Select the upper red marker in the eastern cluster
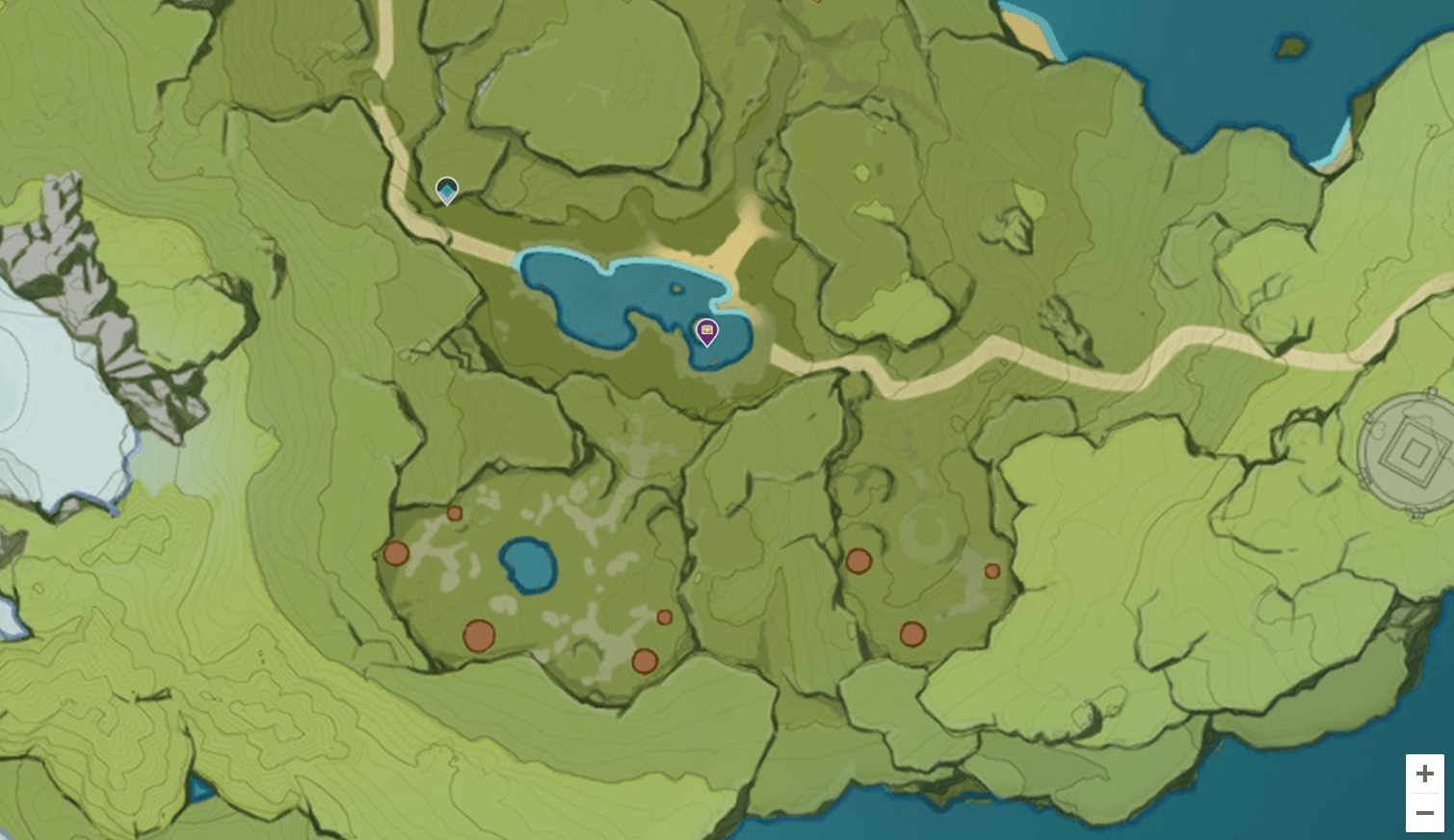 point(859,561)
